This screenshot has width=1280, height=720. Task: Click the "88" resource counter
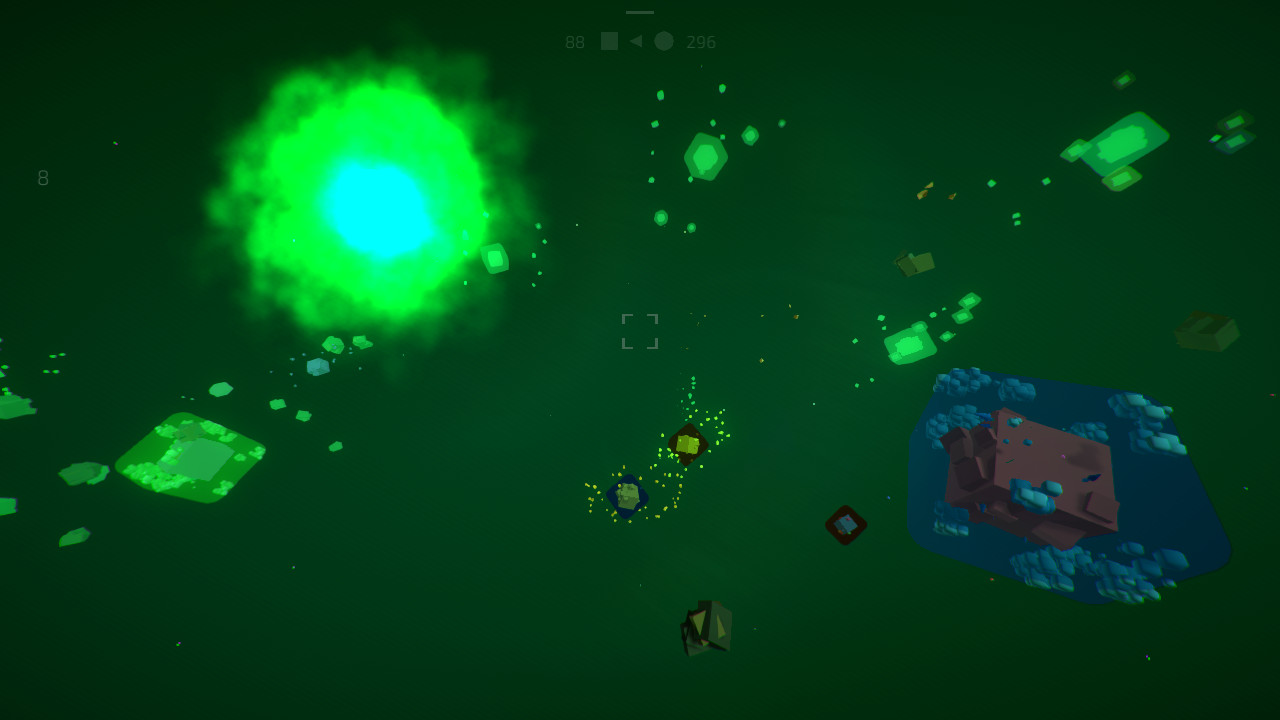575,41
